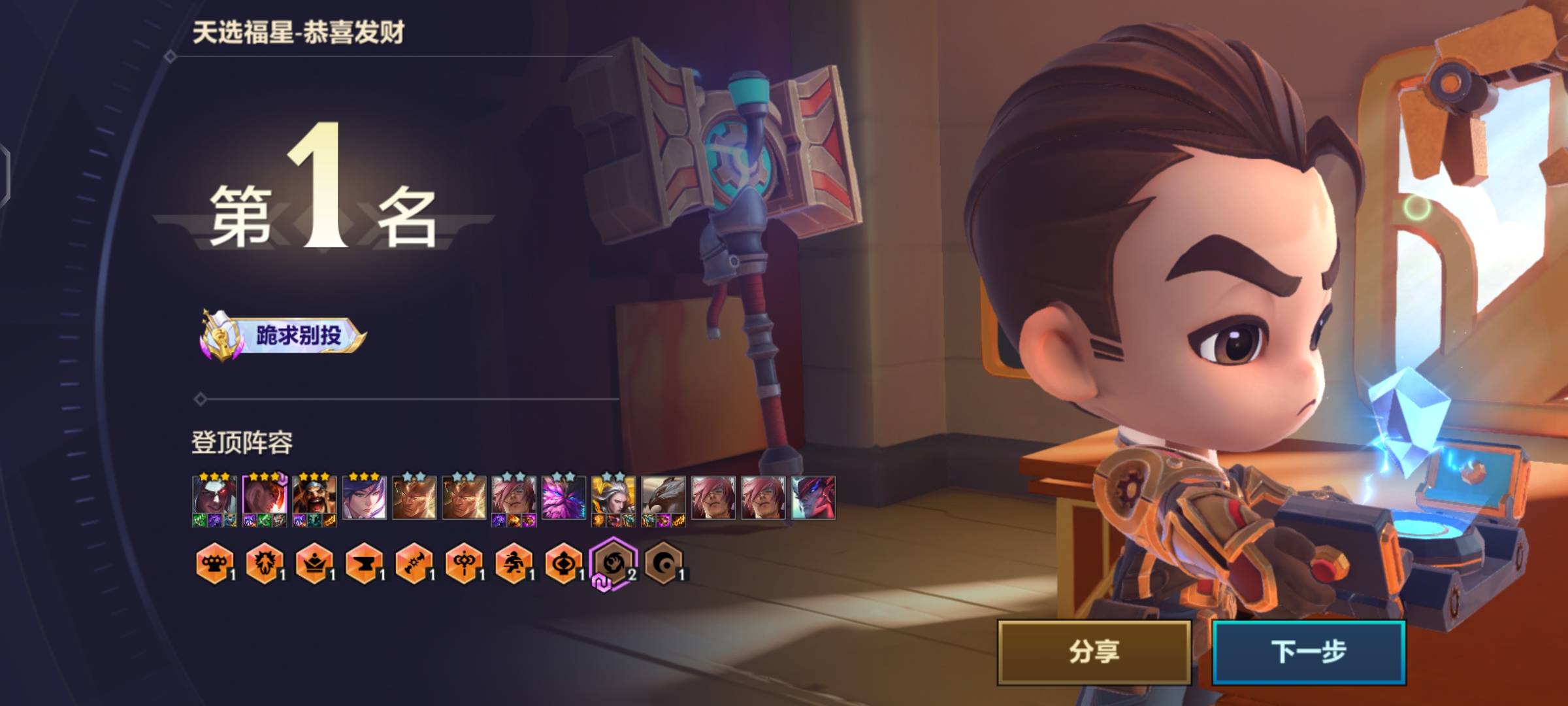Continue with the 下一步 button

click(1309, 652)
